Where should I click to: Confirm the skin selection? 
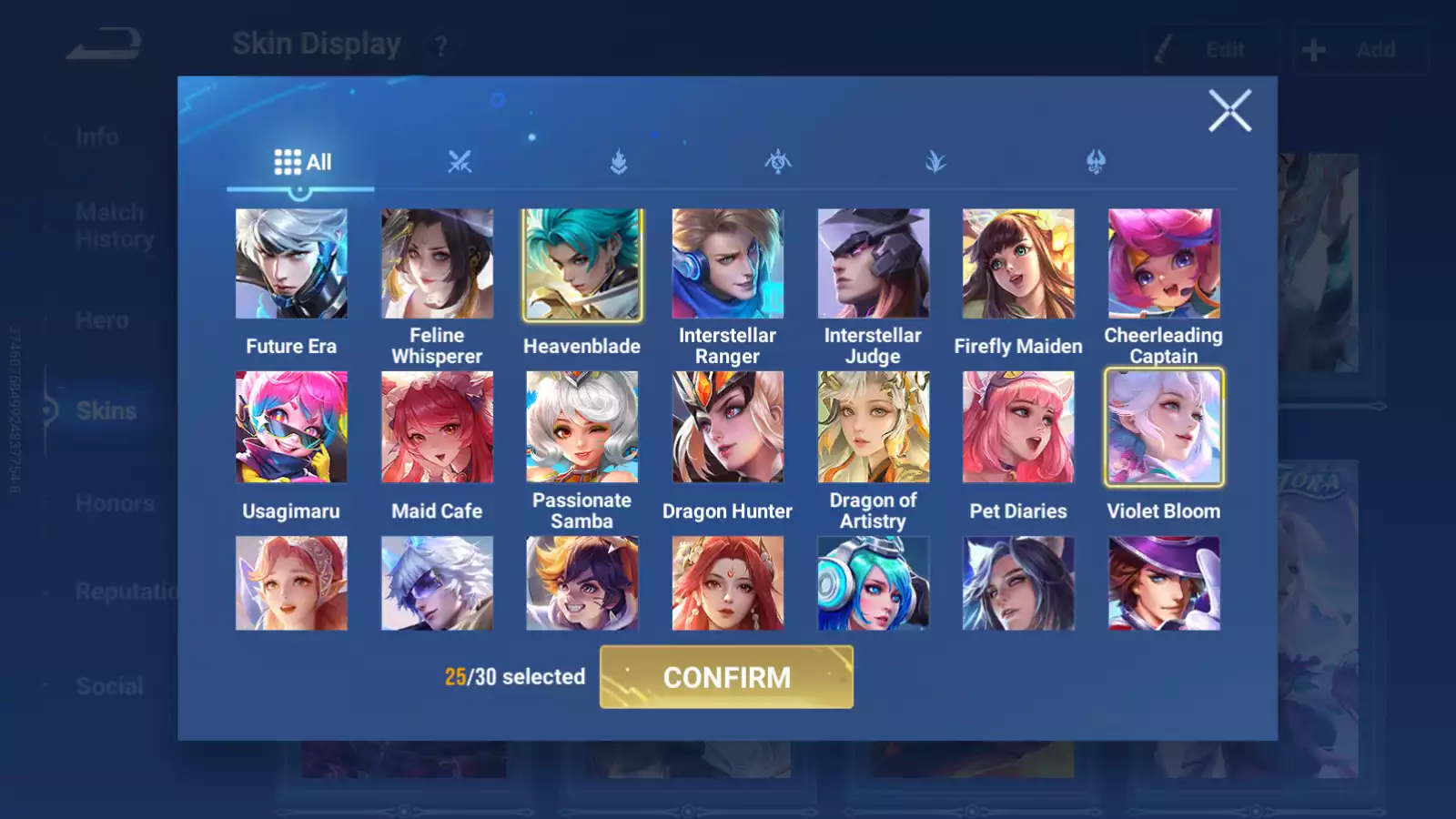click(726, 677)
